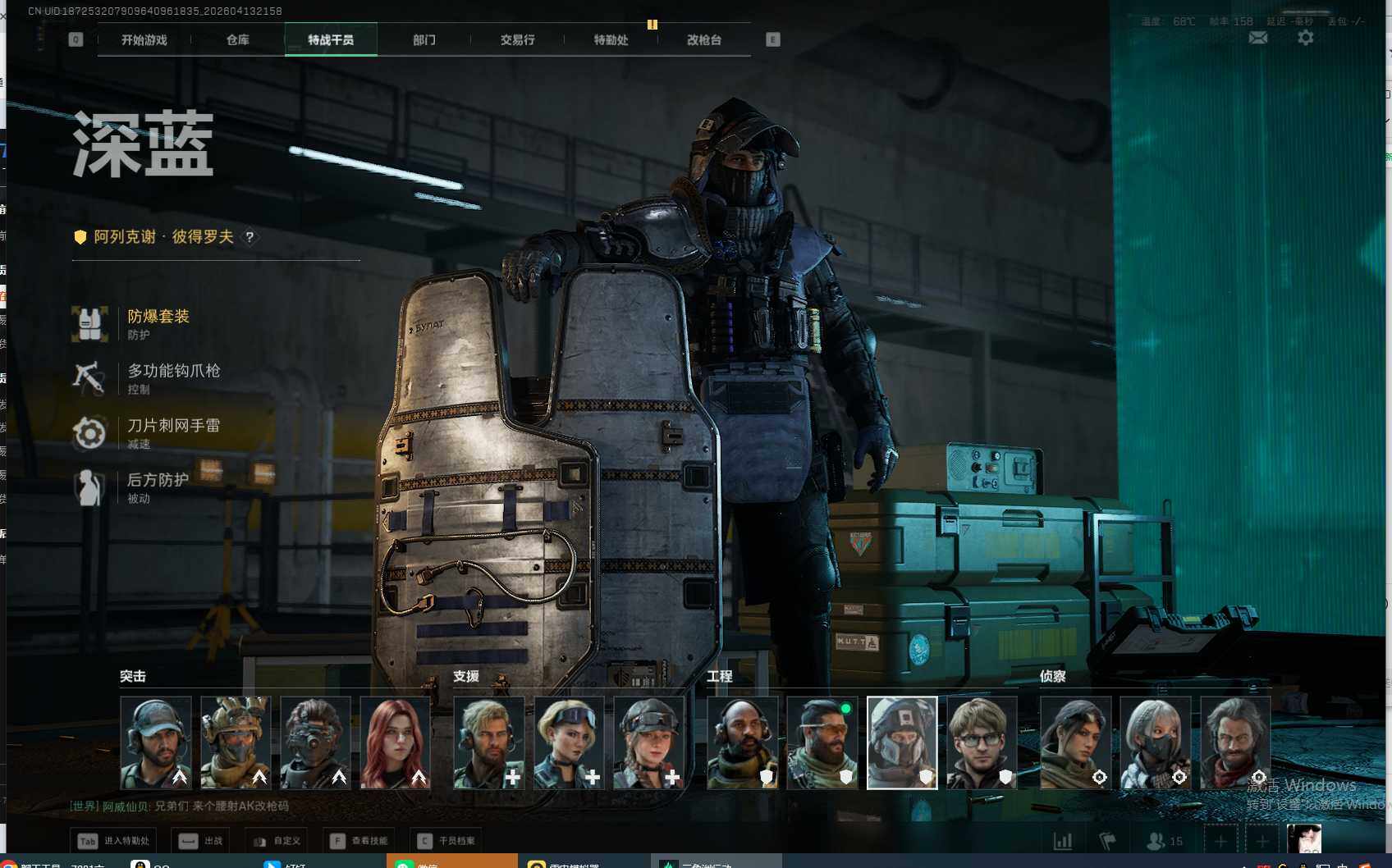Switch to the 特勤处 tab
Screen dimensions: 1392x868
point(611,40)
